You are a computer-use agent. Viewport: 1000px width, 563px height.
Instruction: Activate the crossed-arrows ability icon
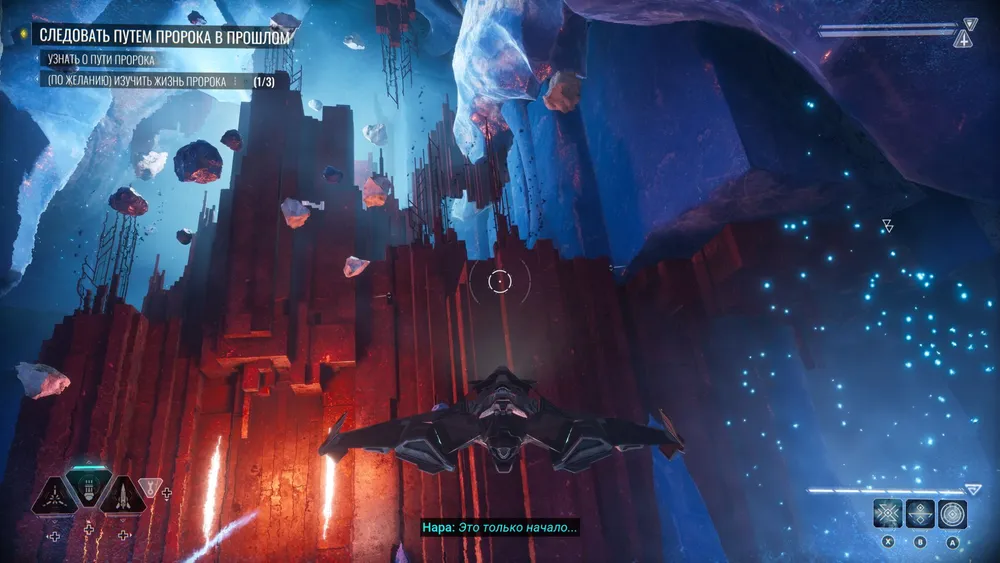tap(887, 513)
